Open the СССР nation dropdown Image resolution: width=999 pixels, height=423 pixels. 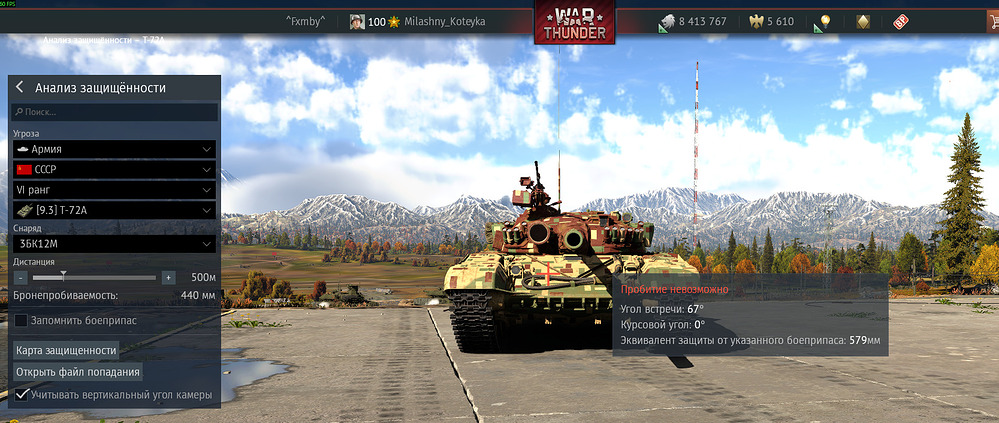click(x=115, y=169)
